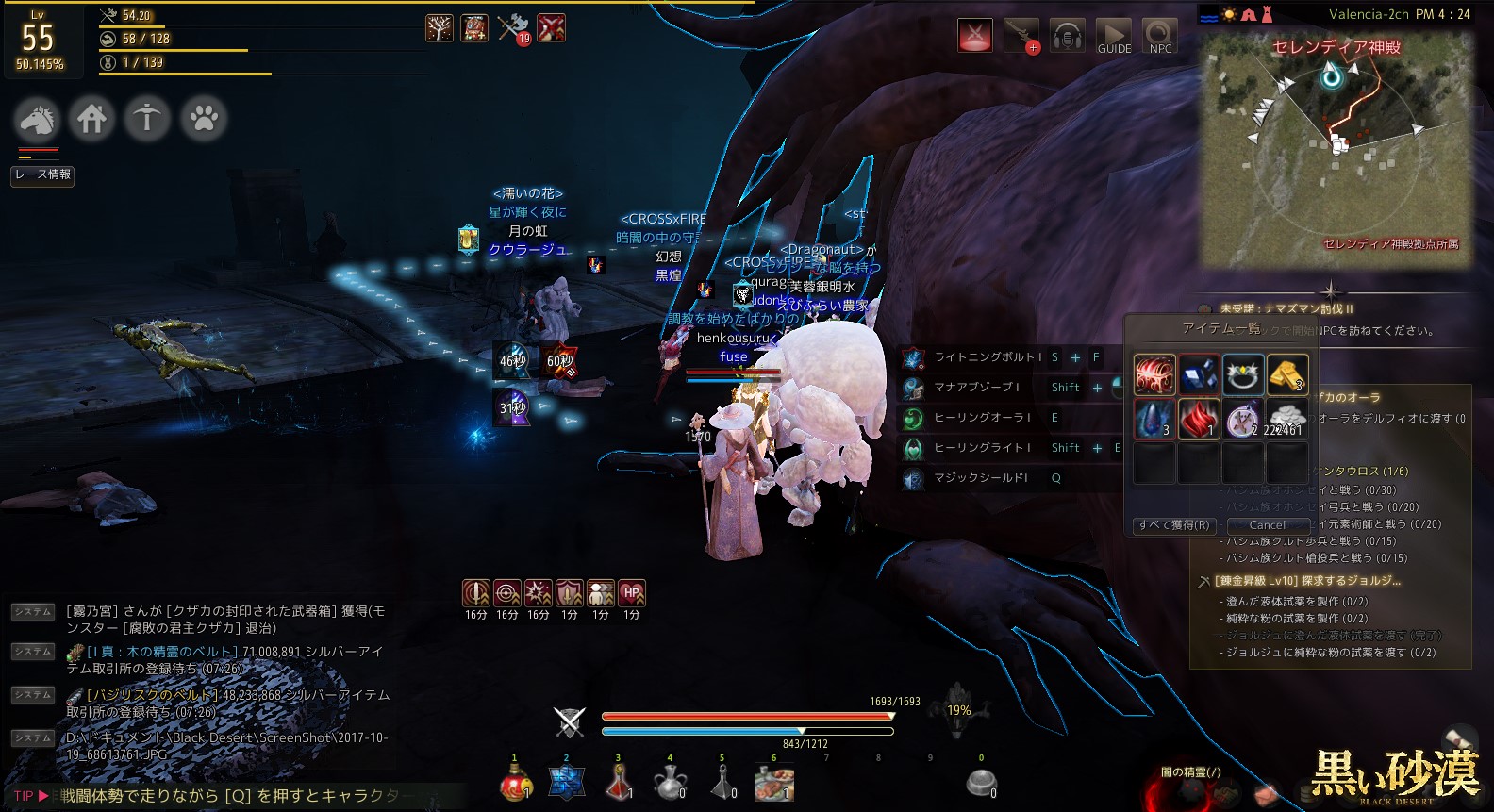Open the pet paw icon
1494x812 pixels.
(x=204, y=119)
